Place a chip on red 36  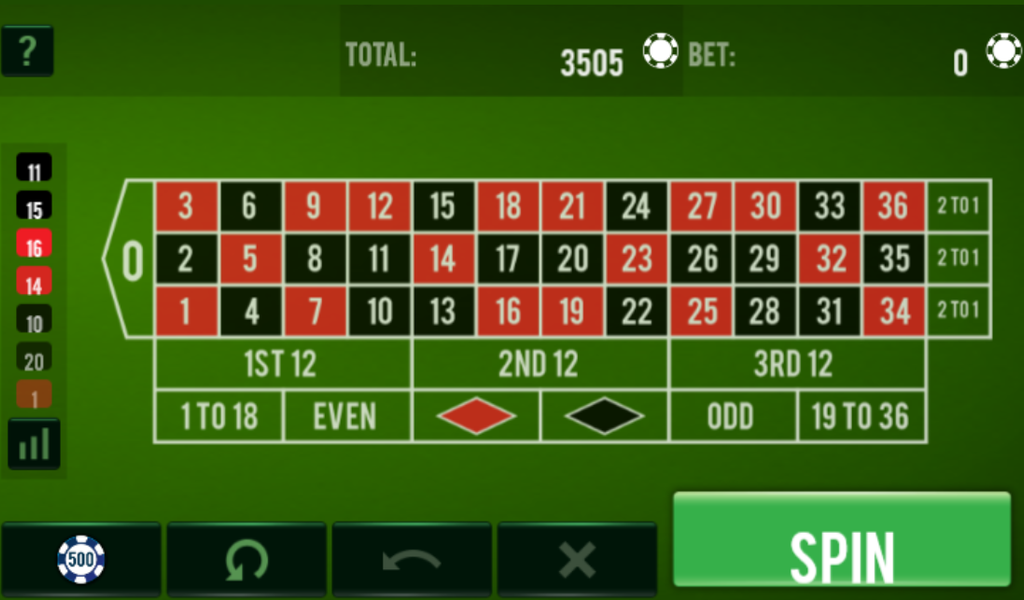coord(893,207)
